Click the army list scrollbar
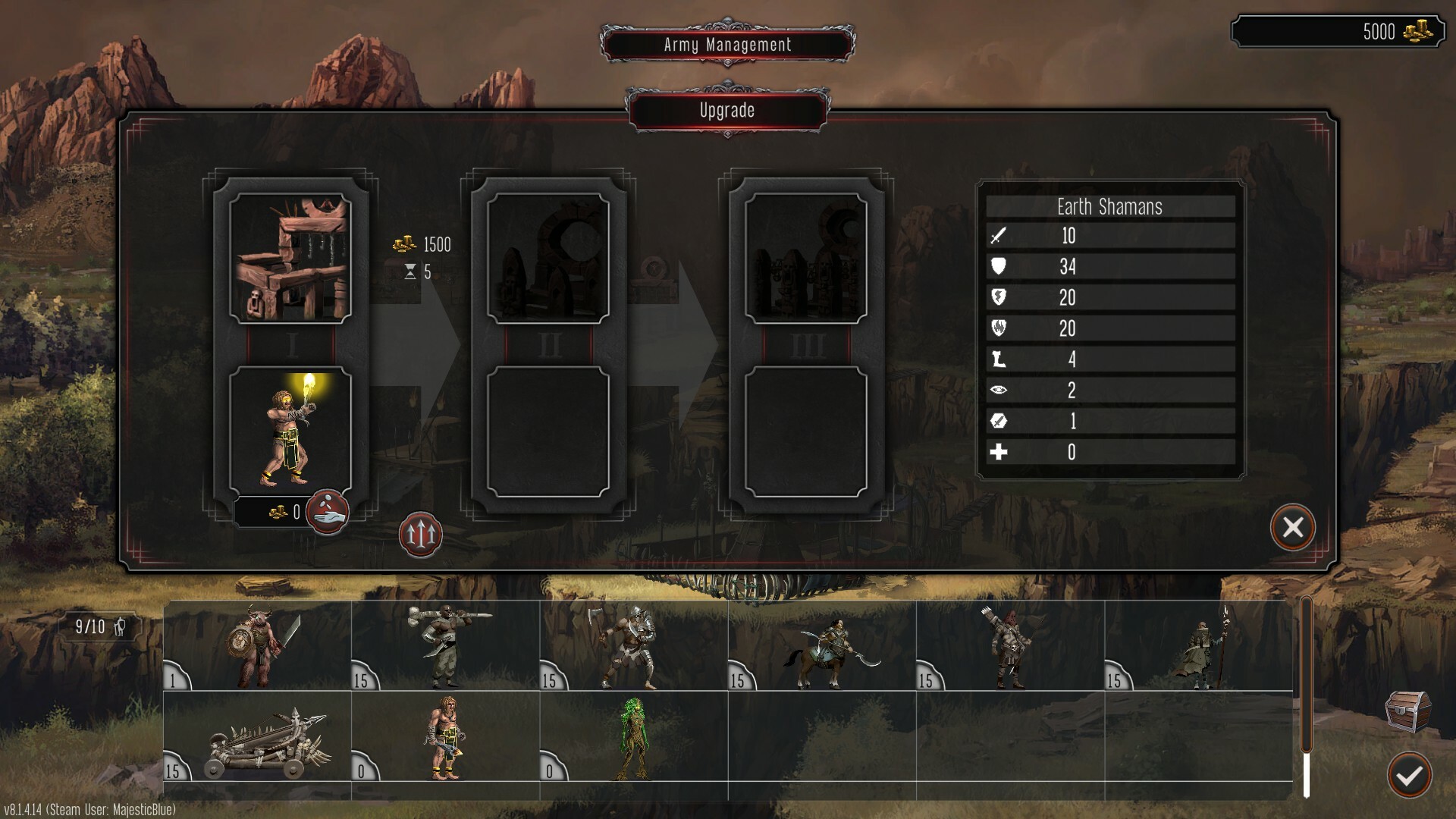 1306,698
